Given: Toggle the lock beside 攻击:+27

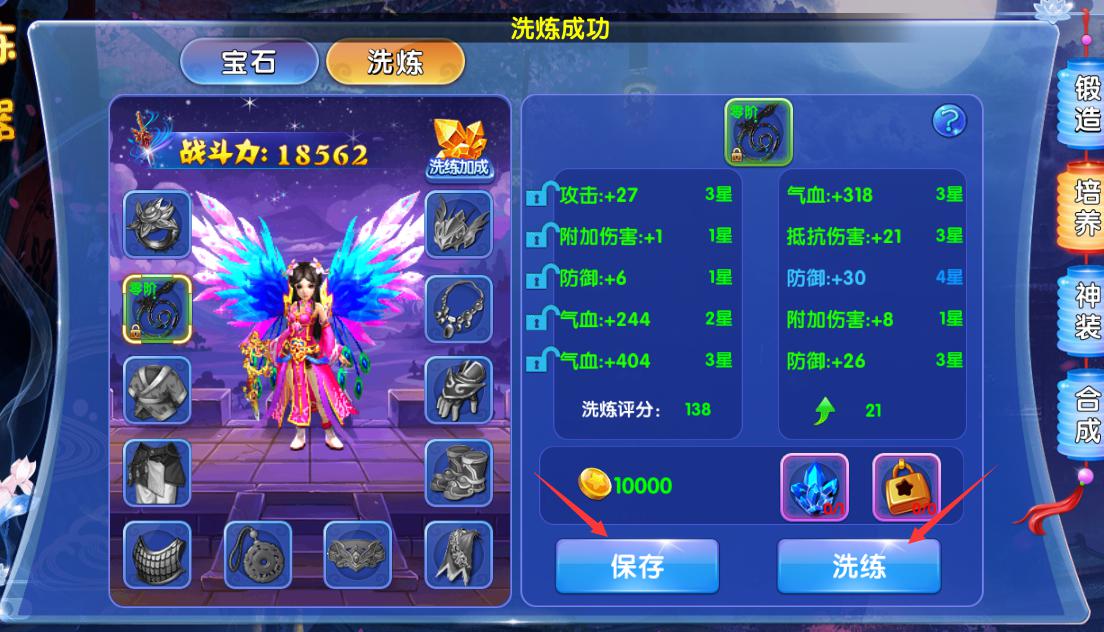Looking at the screenshot, I should click(x=541, y=195).
